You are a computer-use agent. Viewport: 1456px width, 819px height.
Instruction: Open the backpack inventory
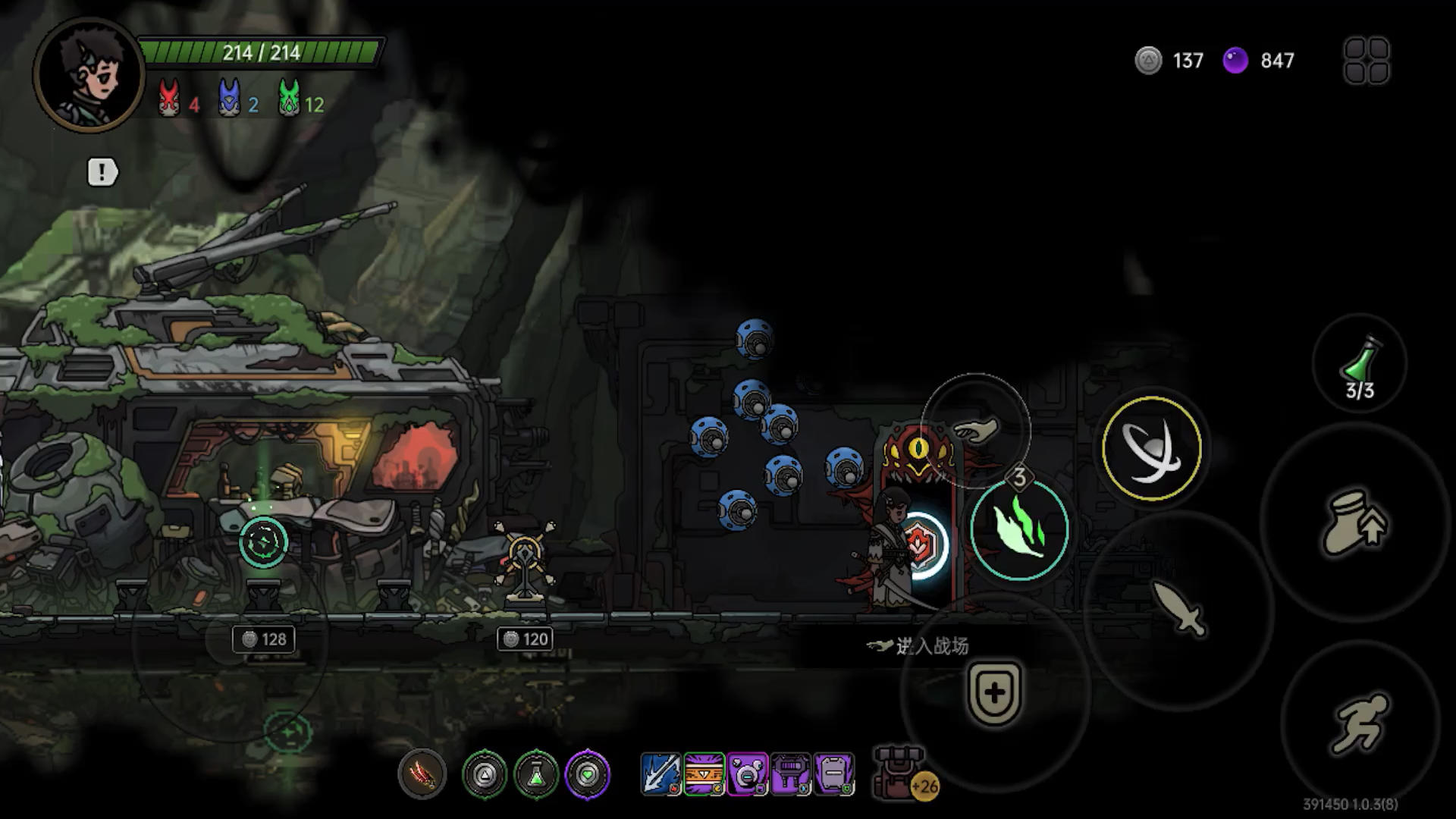tap(899, 773)
